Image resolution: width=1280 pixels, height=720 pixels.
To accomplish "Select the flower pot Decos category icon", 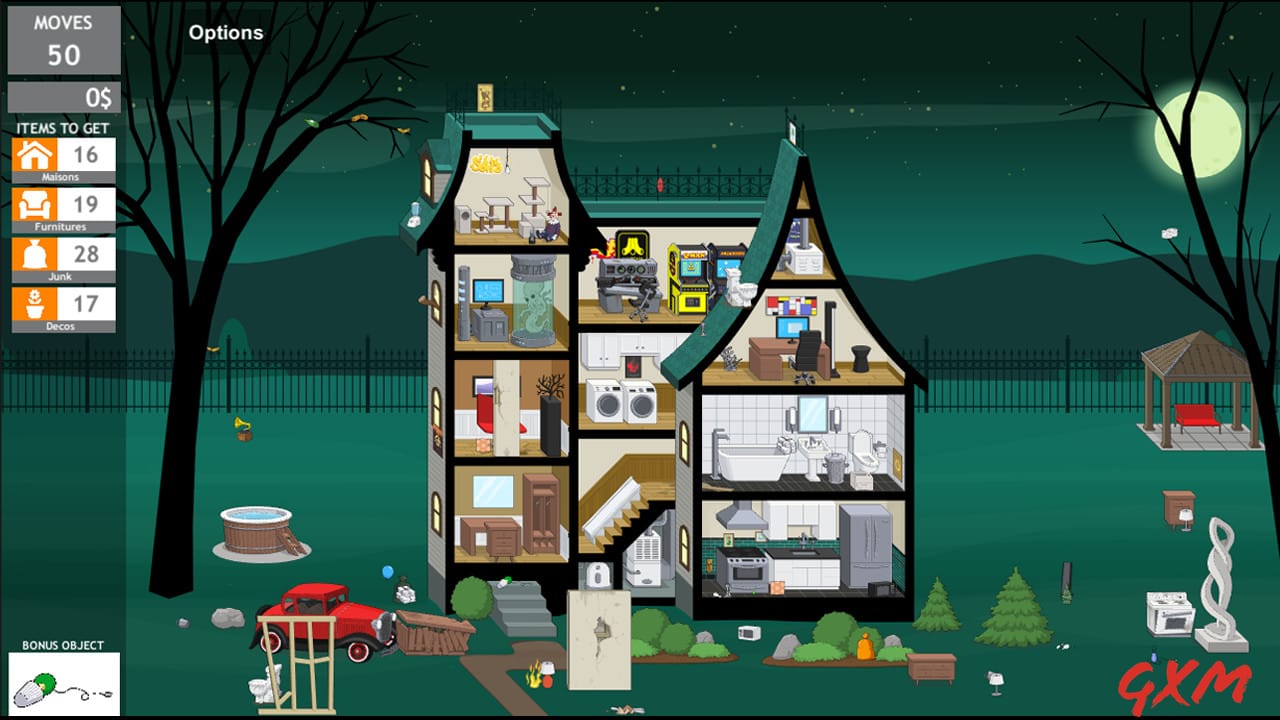I will 36,304.
